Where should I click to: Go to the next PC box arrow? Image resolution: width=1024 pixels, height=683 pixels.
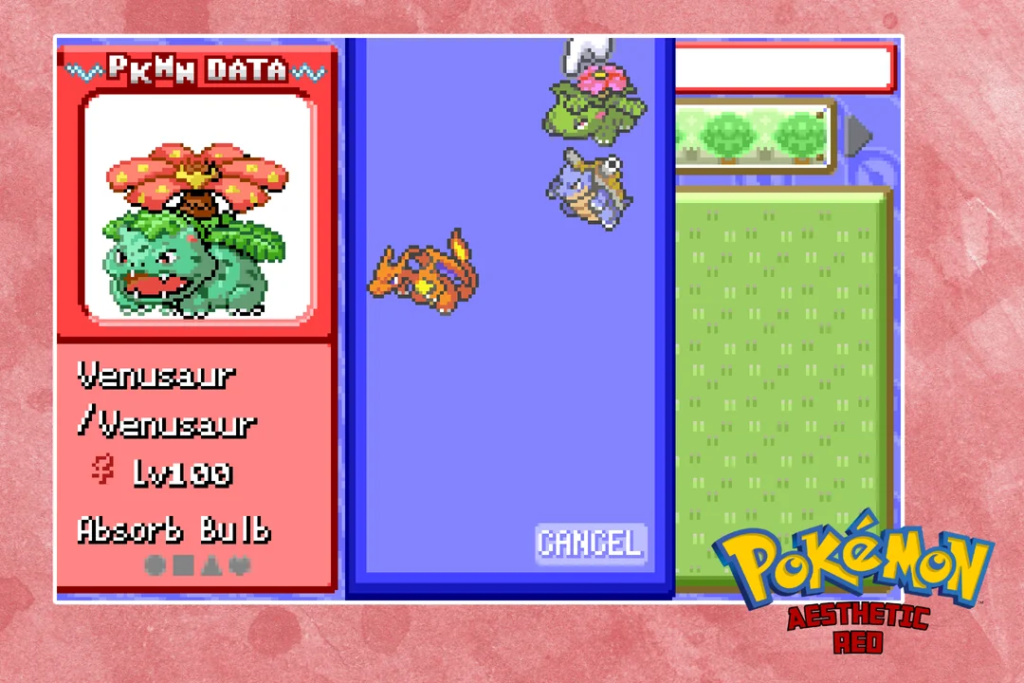859,136
